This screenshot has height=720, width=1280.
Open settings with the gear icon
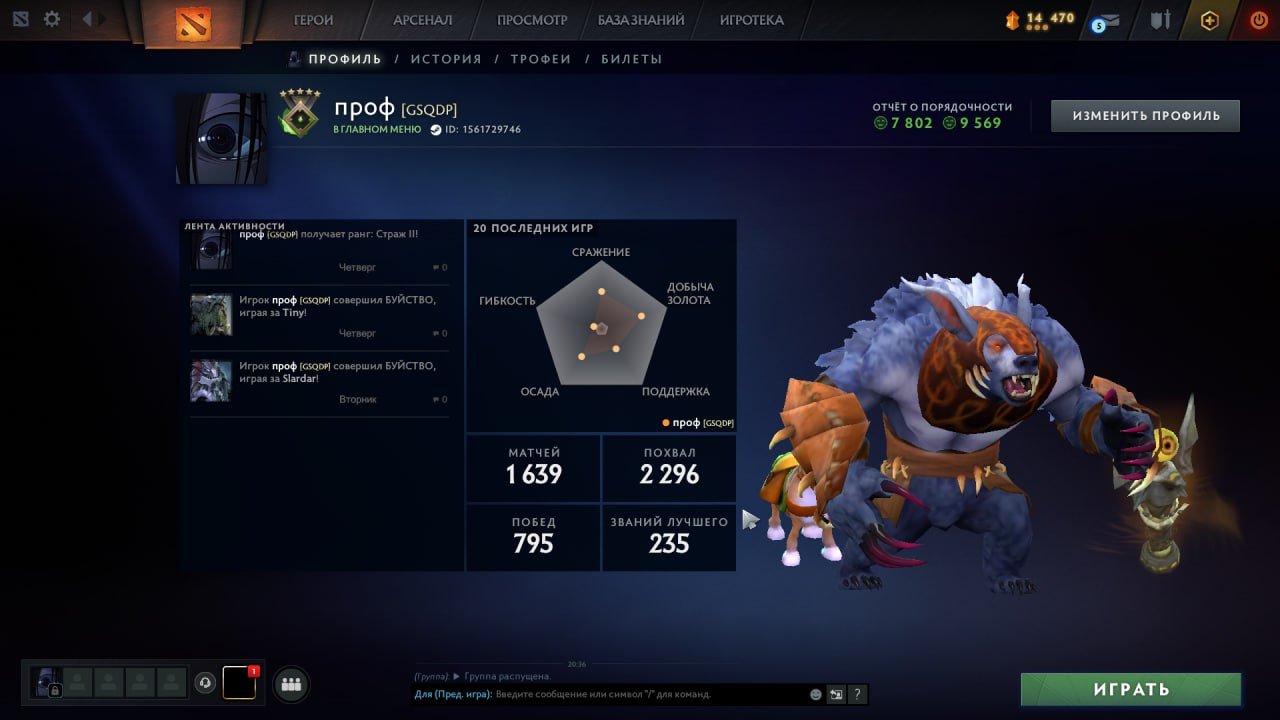[52, 19]
